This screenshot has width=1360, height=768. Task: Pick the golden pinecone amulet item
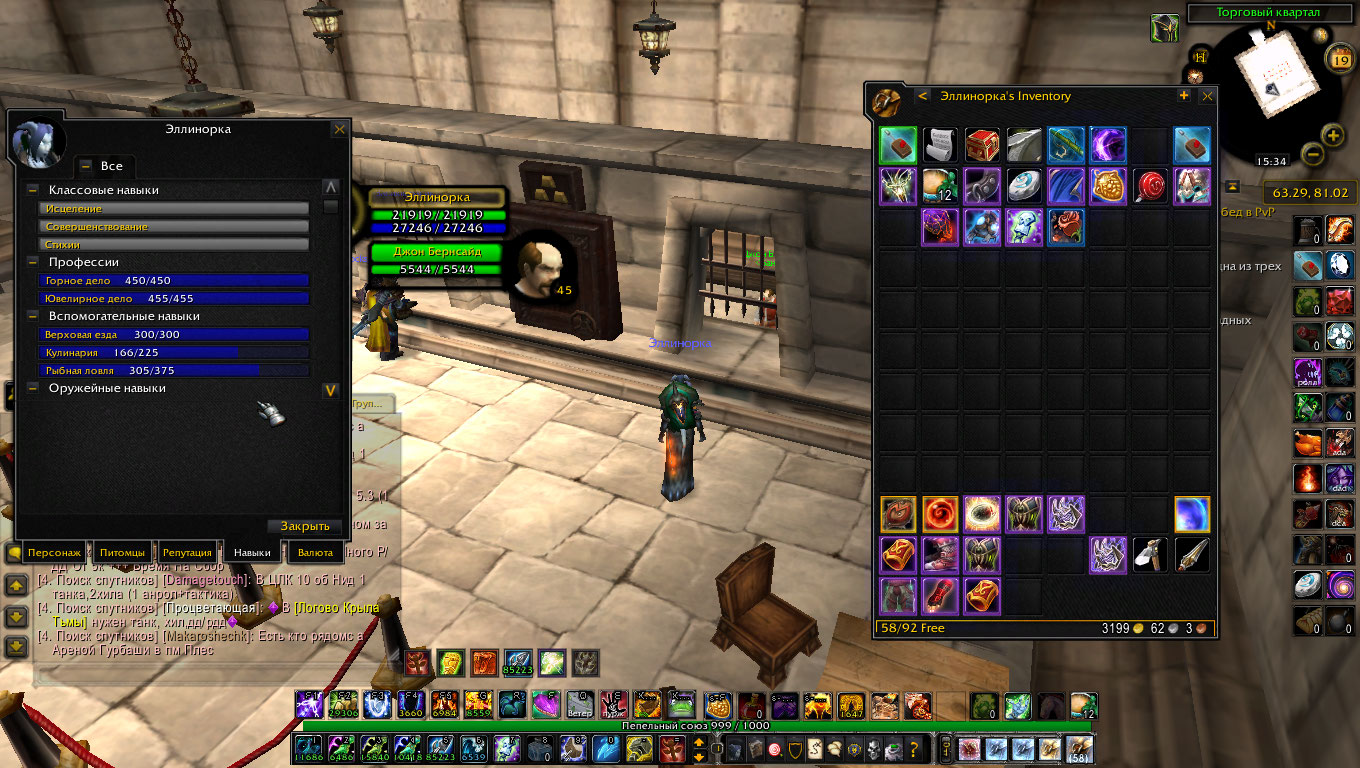(x=1108, y=187)
